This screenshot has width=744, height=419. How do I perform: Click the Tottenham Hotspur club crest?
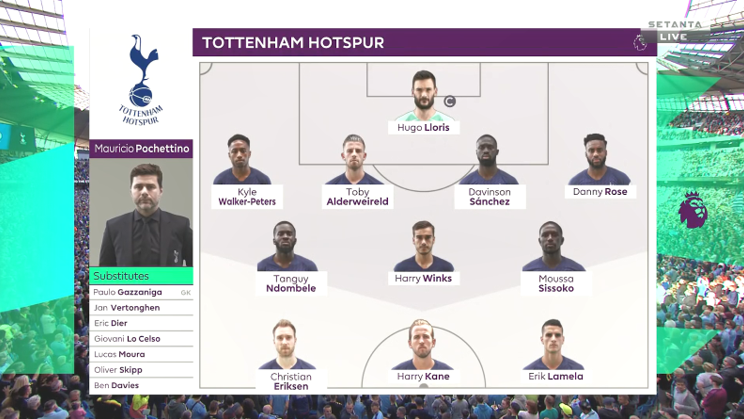(141, 78)
